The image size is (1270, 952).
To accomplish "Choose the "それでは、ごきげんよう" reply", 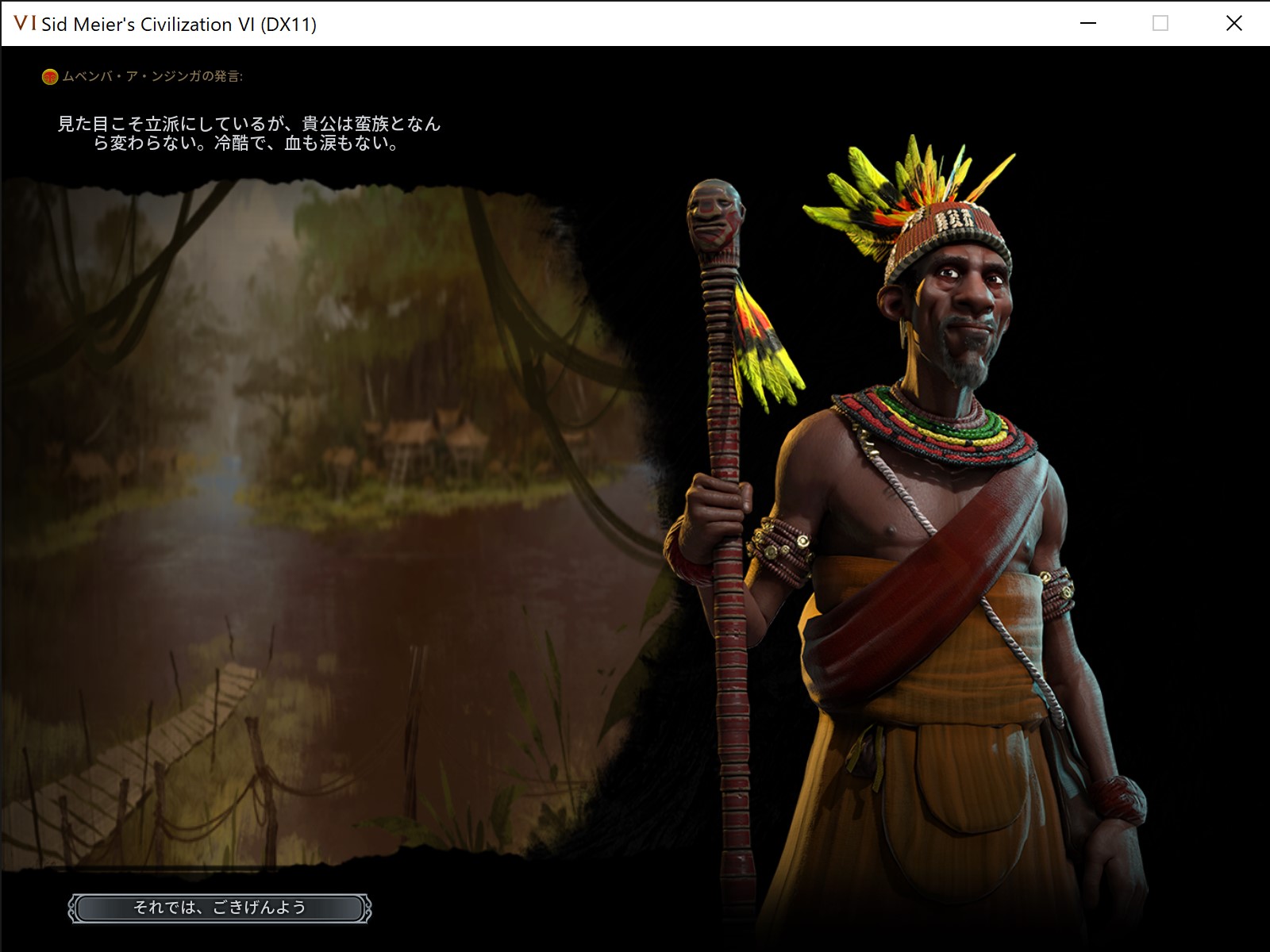I will tap(220, 908).
